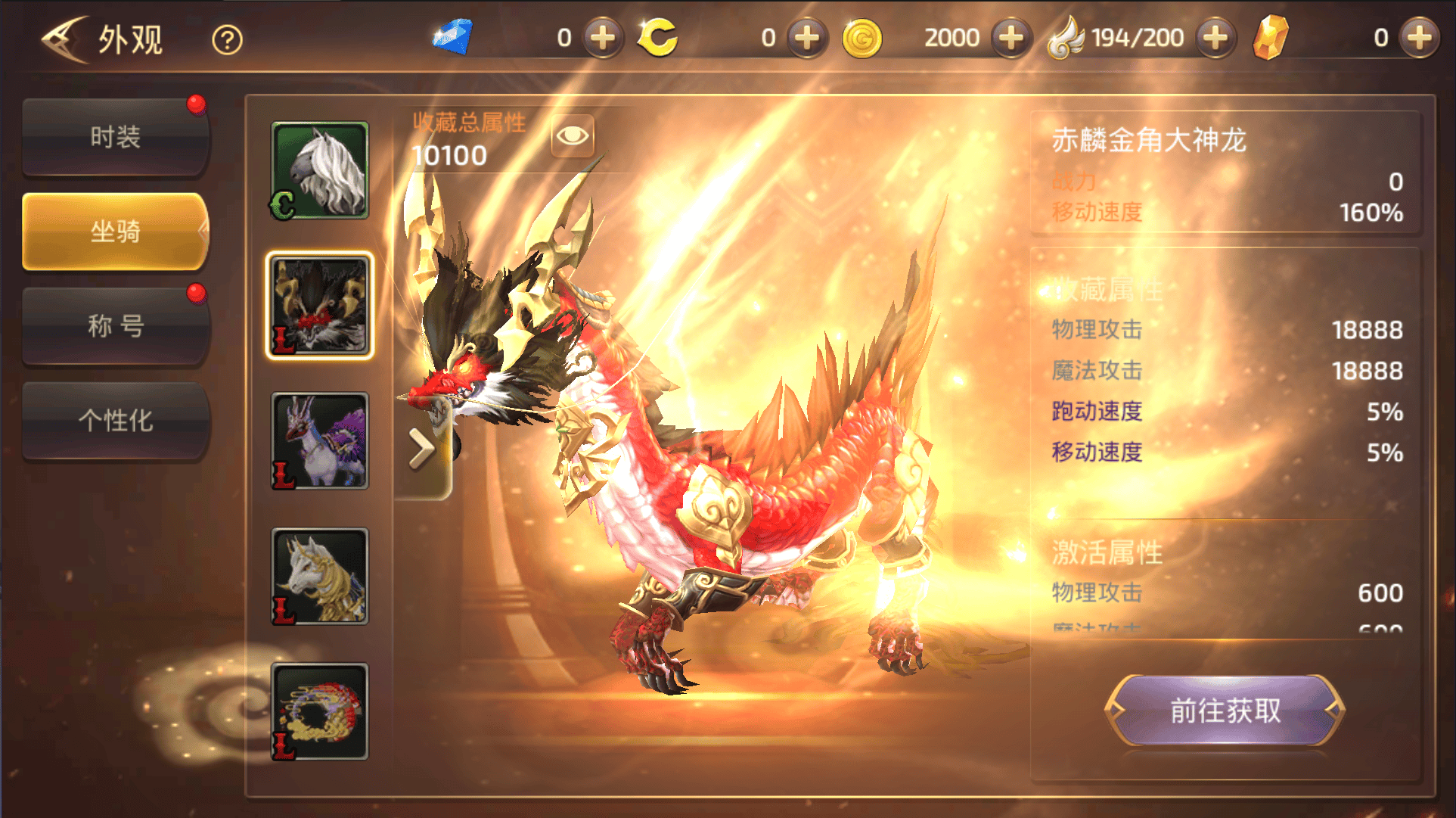Screen dimensions: 1456x818
Task: Open the 个性化 section
Action: coord(115,421)
